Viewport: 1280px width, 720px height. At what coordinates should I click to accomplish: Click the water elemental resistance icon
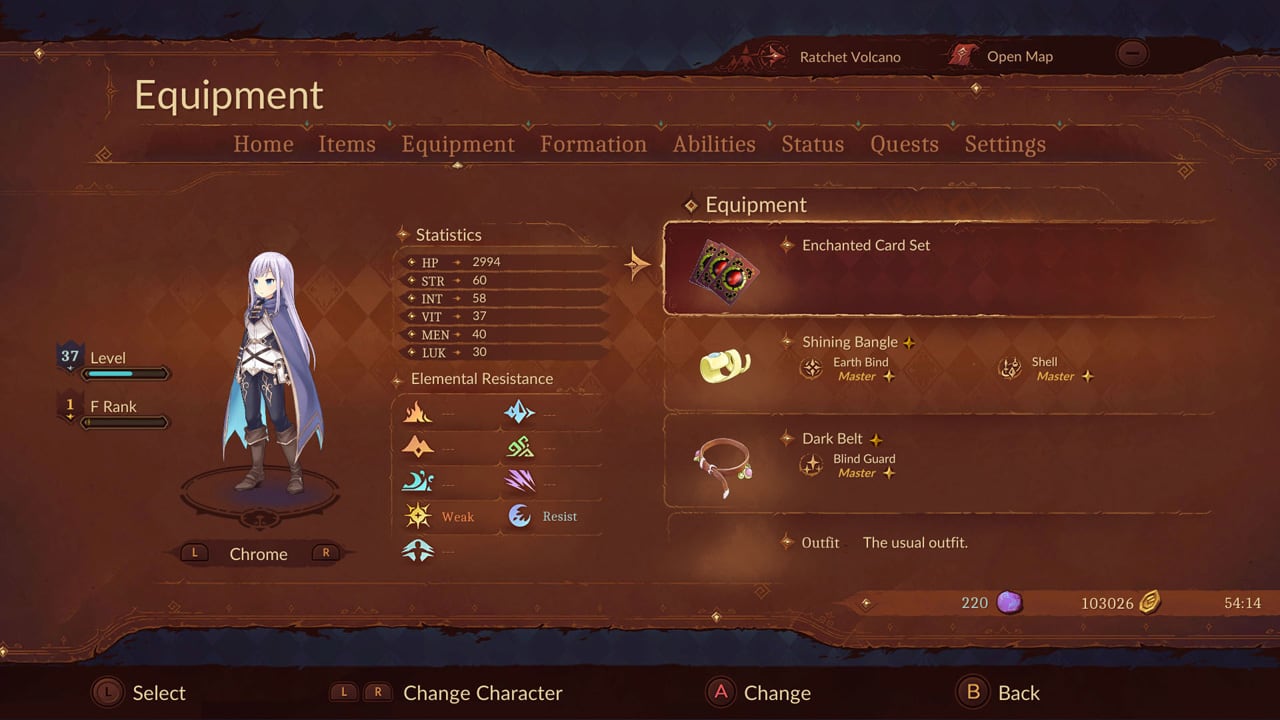coord(419,480)
